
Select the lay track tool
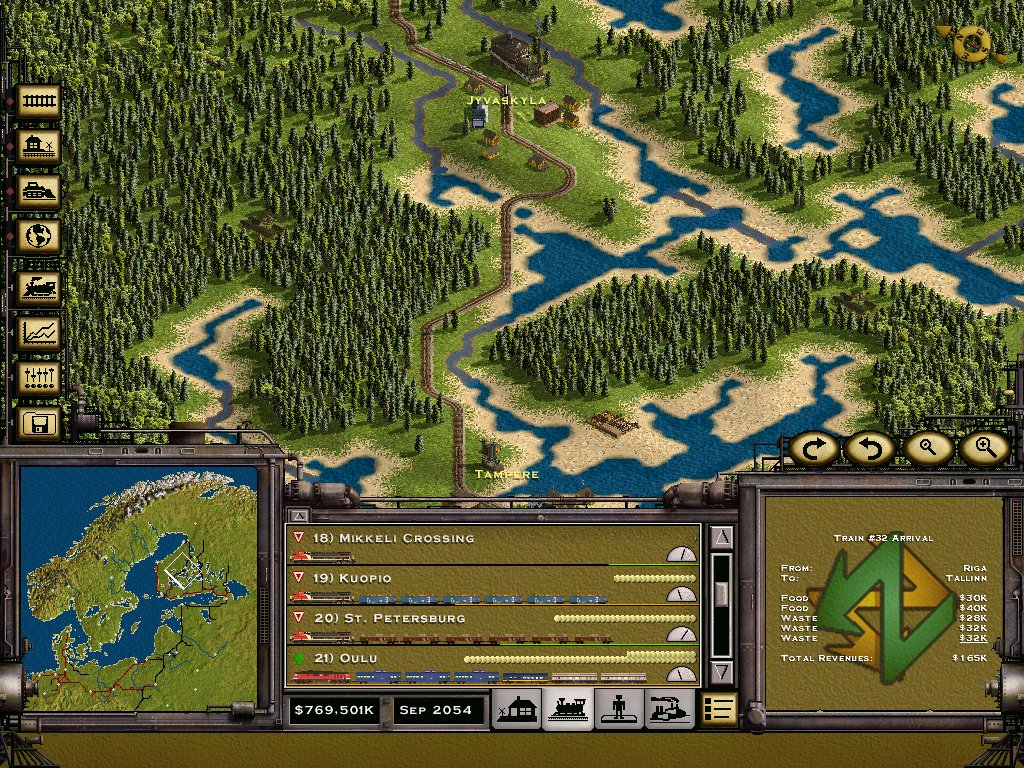click(38, 101)
